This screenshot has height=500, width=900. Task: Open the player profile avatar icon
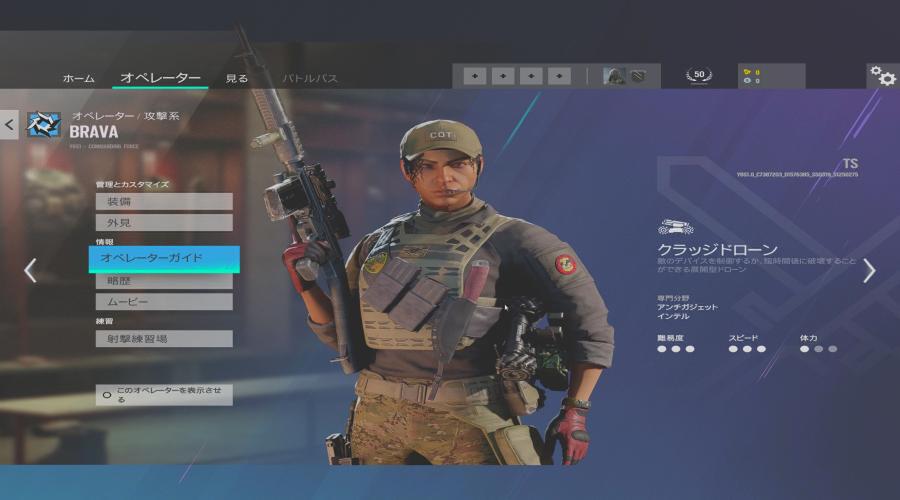click(x=614, y=76)
